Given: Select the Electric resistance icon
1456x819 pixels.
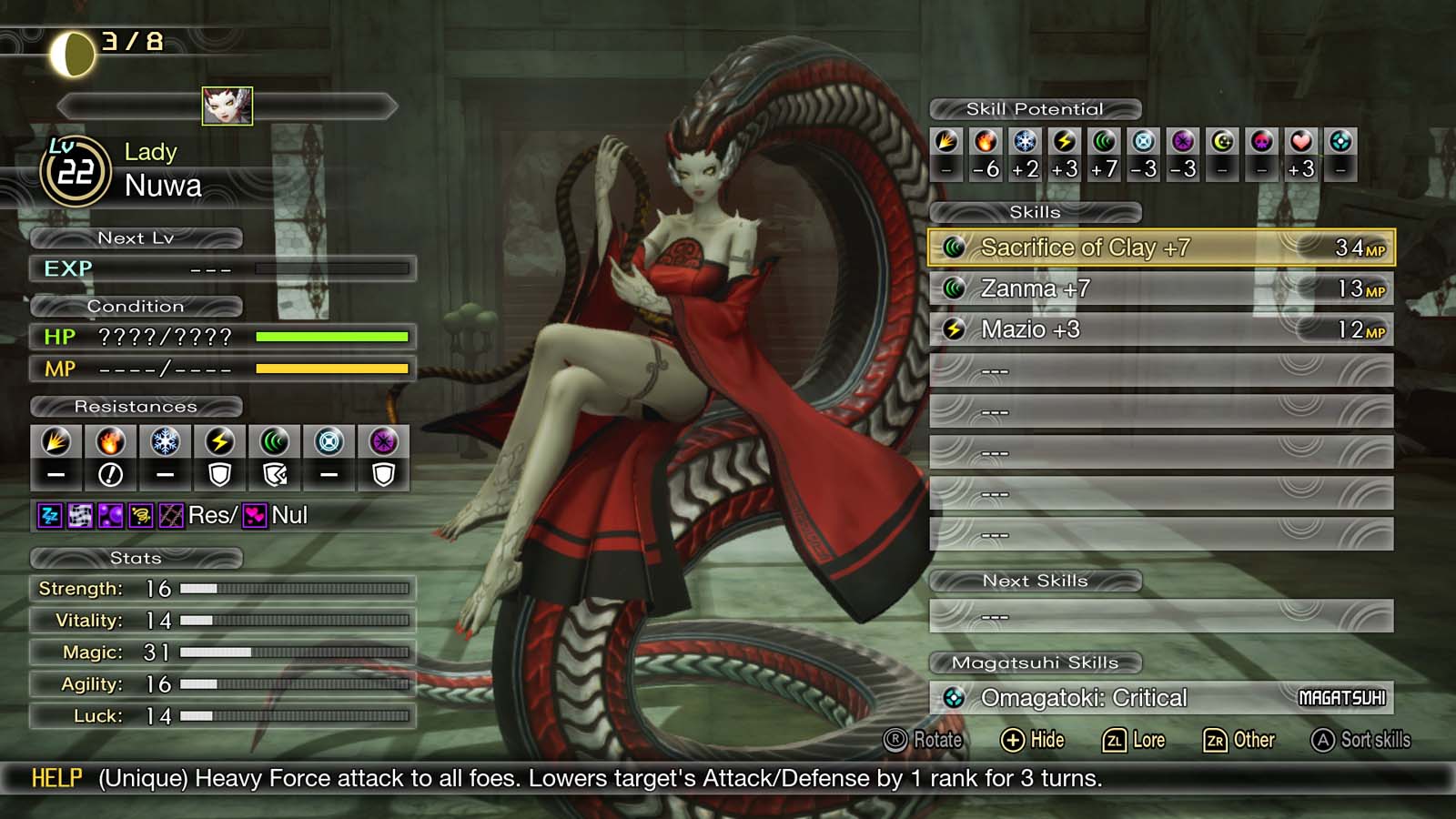Looking at the screenshot, I should 218,443.
